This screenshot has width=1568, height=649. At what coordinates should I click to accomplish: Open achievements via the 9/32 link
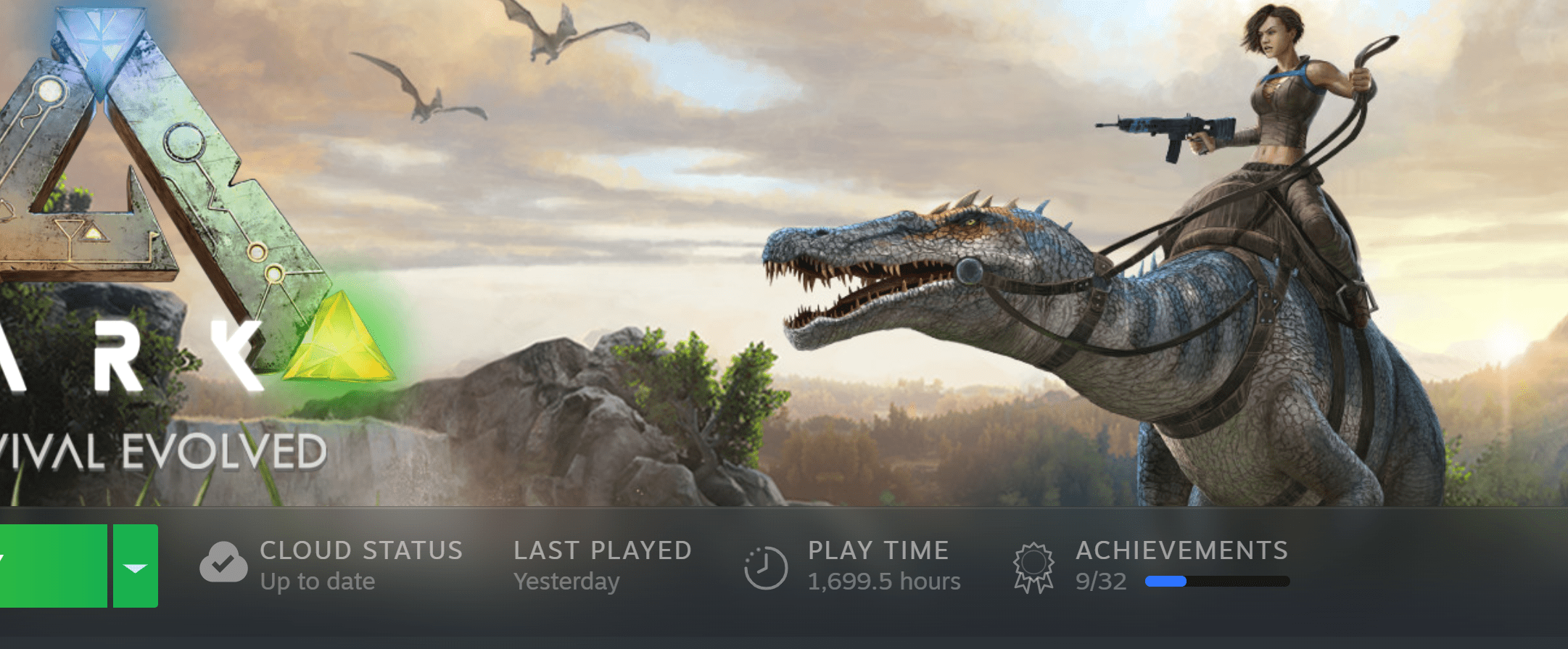(x=1099, y=580)
